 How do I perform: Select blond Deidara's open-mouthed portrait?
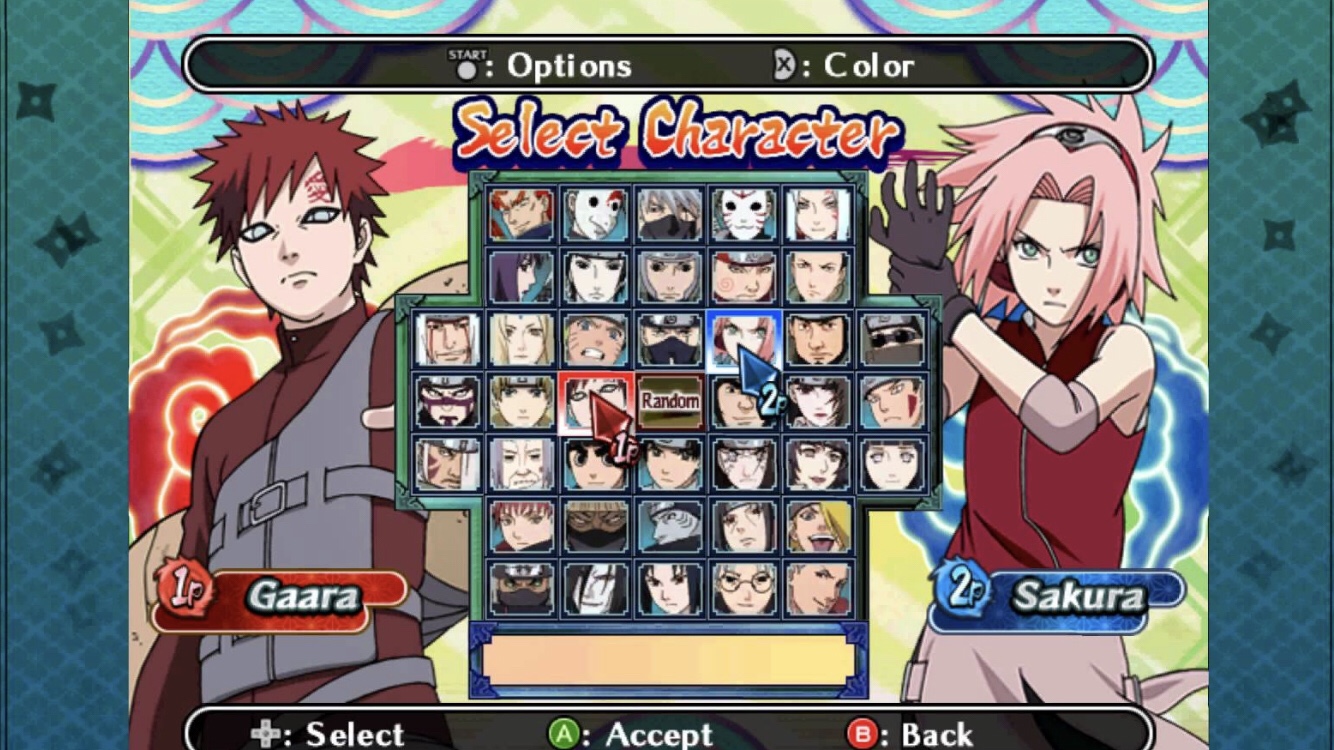[x=818, y=526]
